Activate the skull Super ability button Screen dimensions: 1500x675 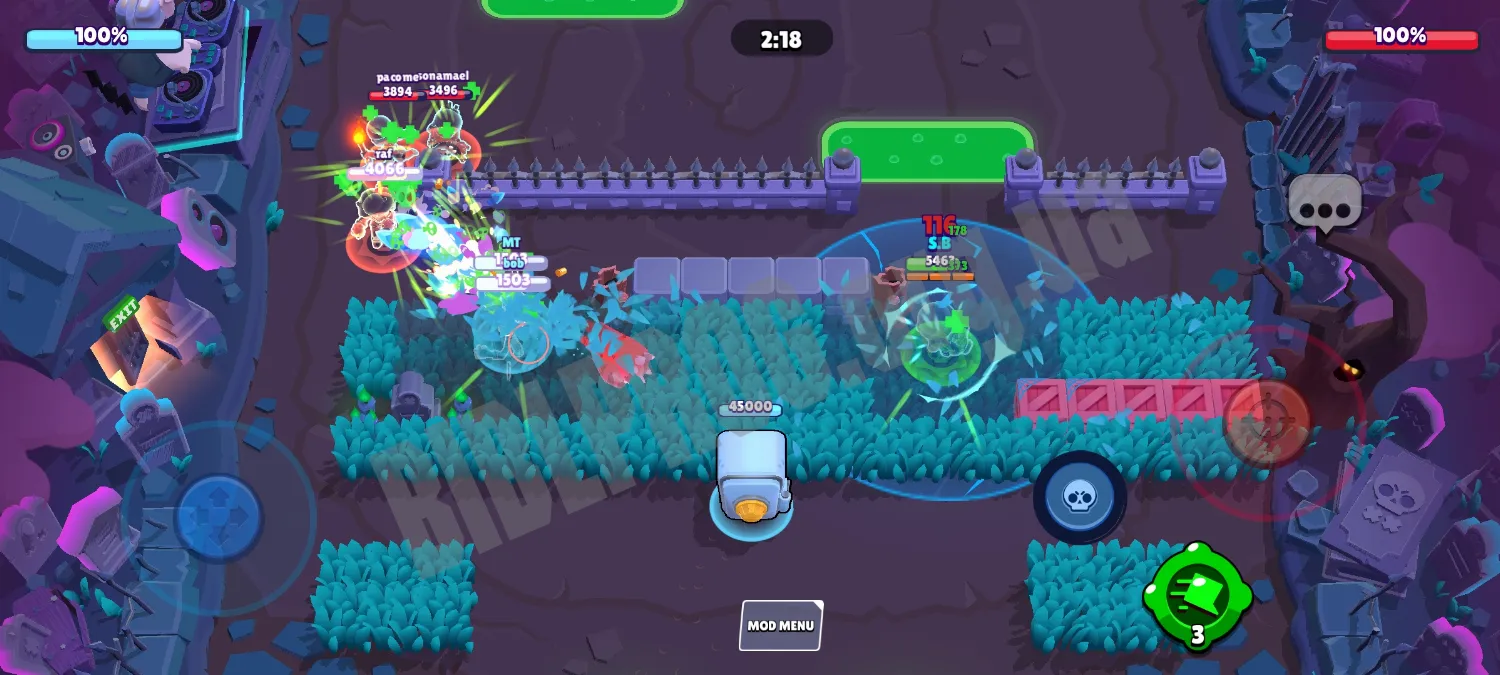(x=1079, y=497)
